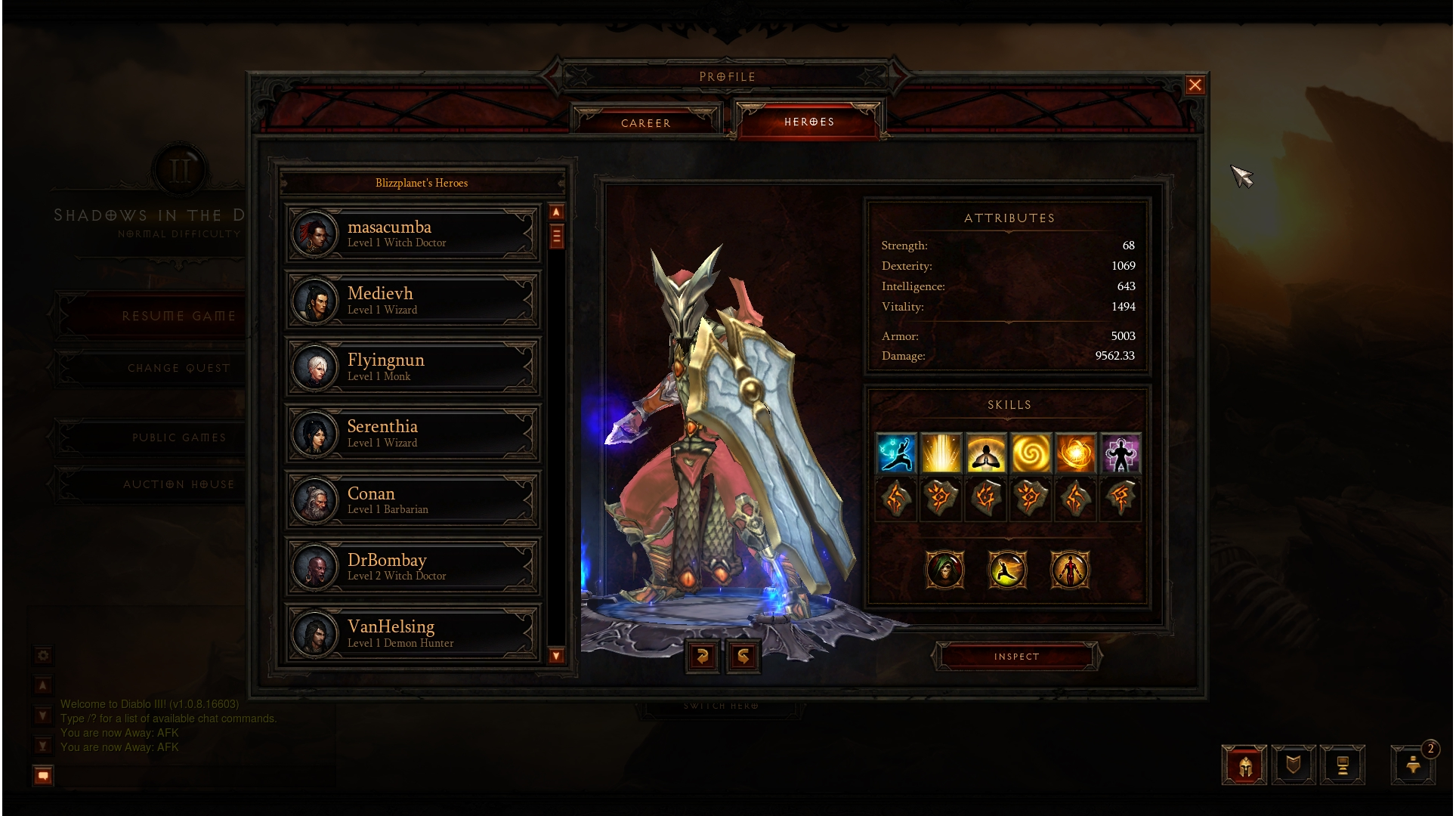
Task: Rotate hero model with the left arrow button
Action: (702, 656)
